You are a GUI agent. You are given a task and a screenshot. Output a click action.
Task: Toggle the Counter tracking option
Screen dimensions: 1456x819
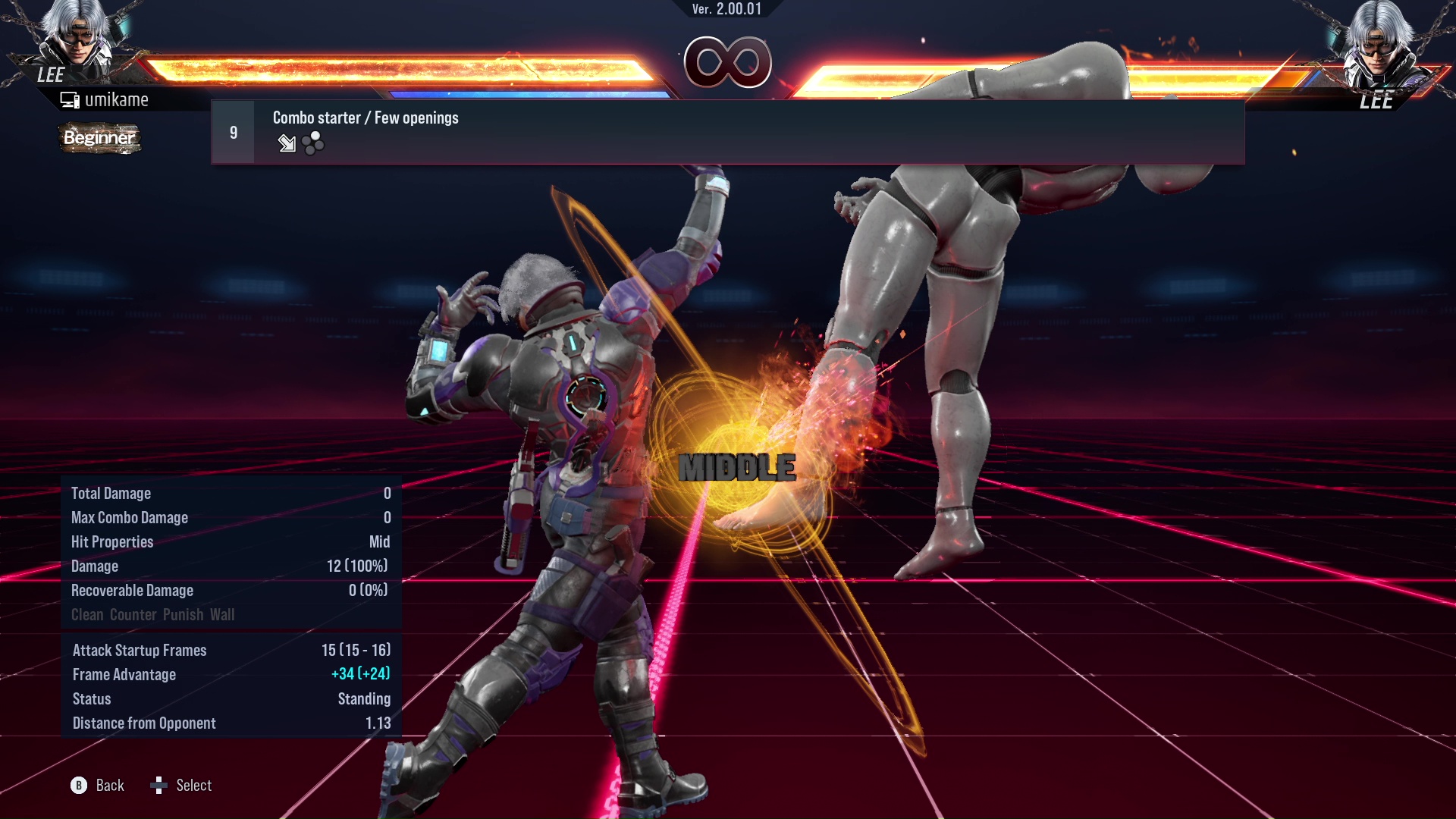133,615
